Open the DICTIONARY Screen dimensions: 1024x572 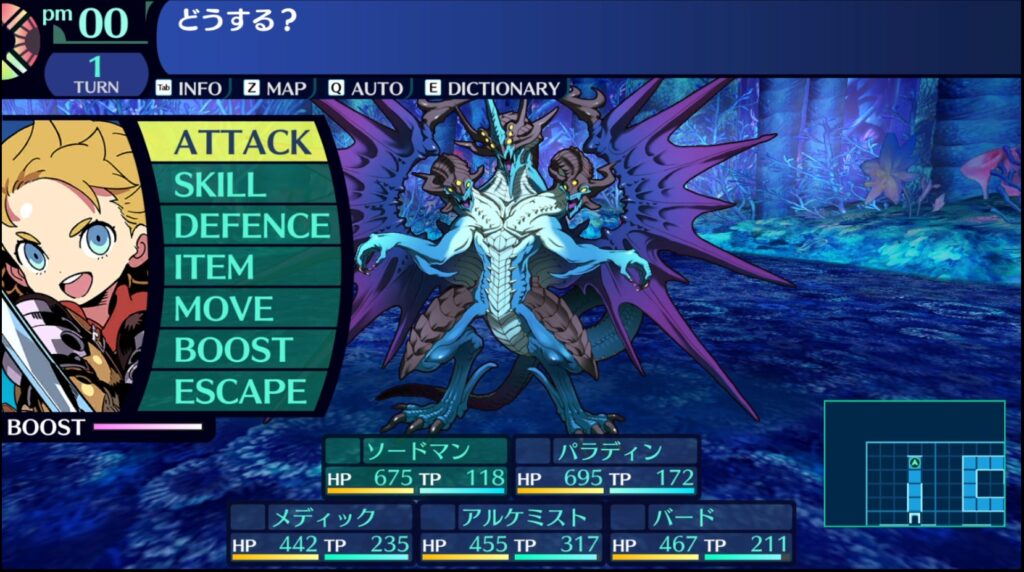tap(494, 88)
